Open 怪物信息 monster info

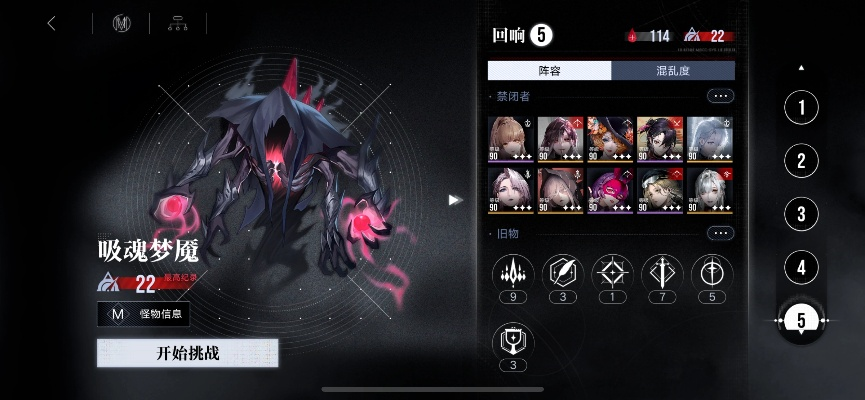pos(143,315)
